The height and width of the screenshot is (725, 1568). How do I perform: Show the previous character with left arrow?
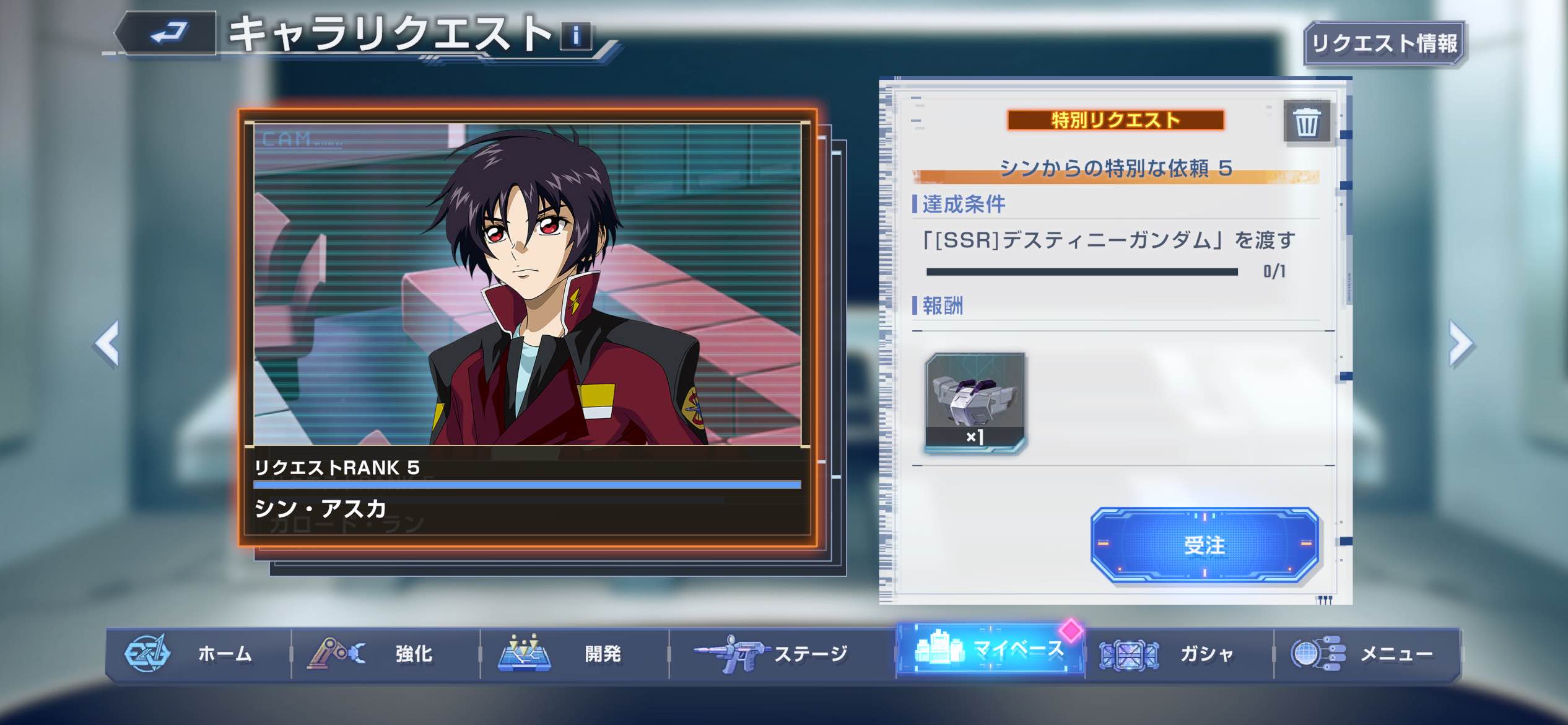click(x=108, y=344)
